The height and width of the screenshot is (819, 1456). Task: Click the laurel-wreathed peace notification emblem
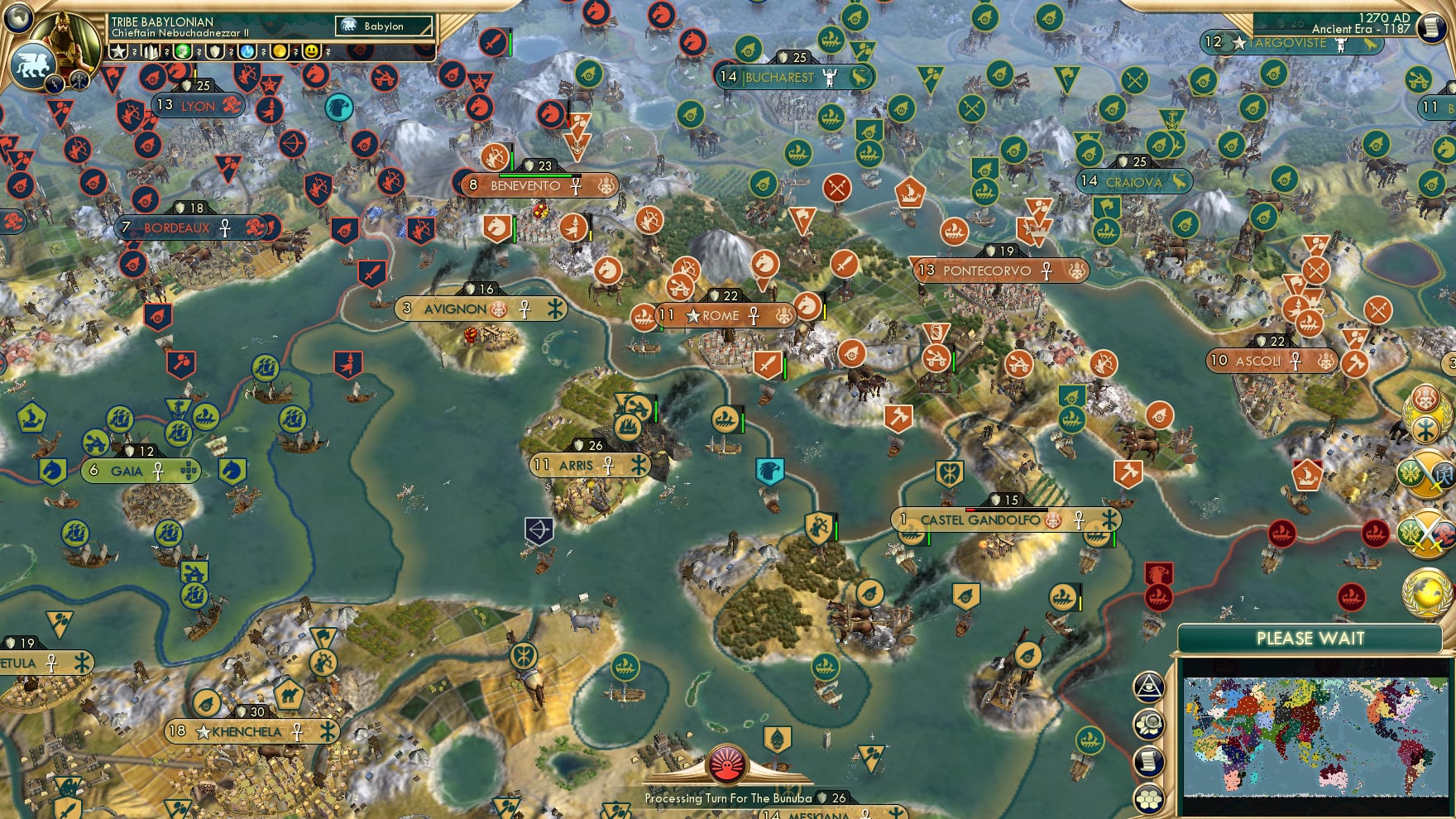pos(1423,414)
